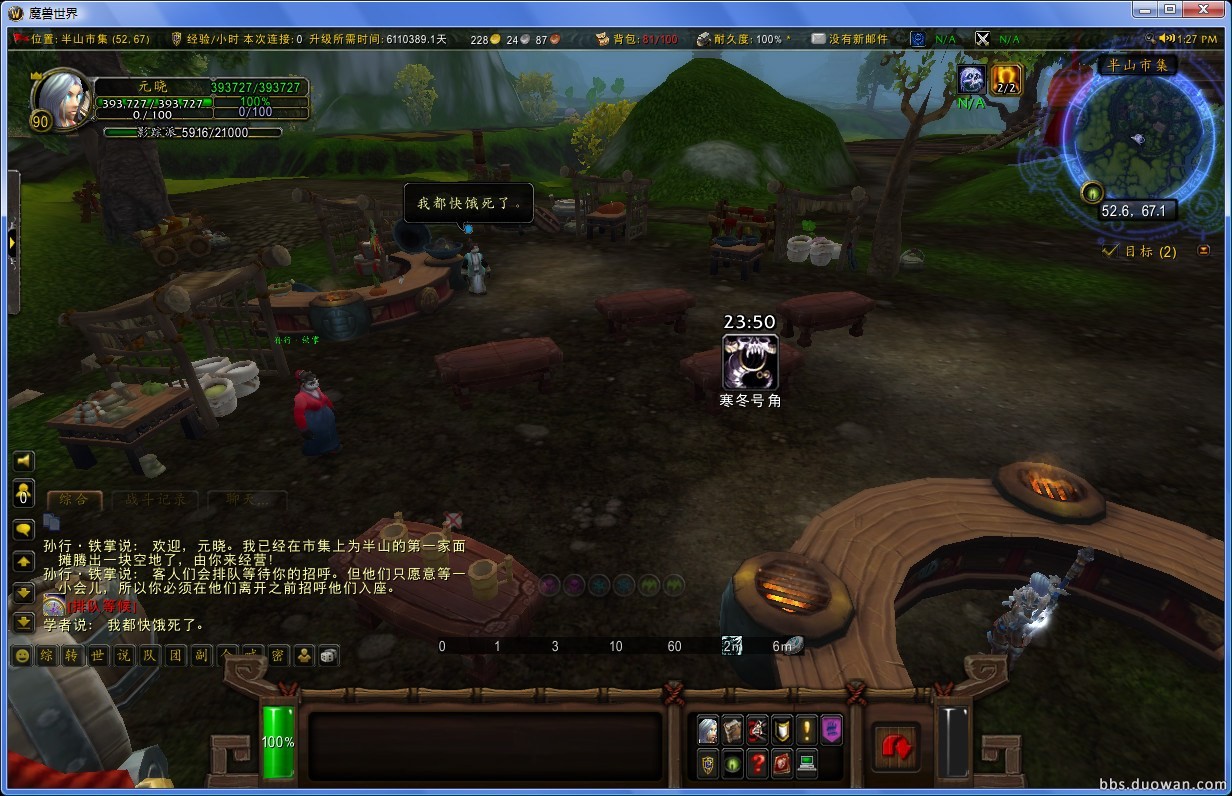Select the 世 world chat channel button
This screenshot has width=1232, height=796.
click(97, 656)
